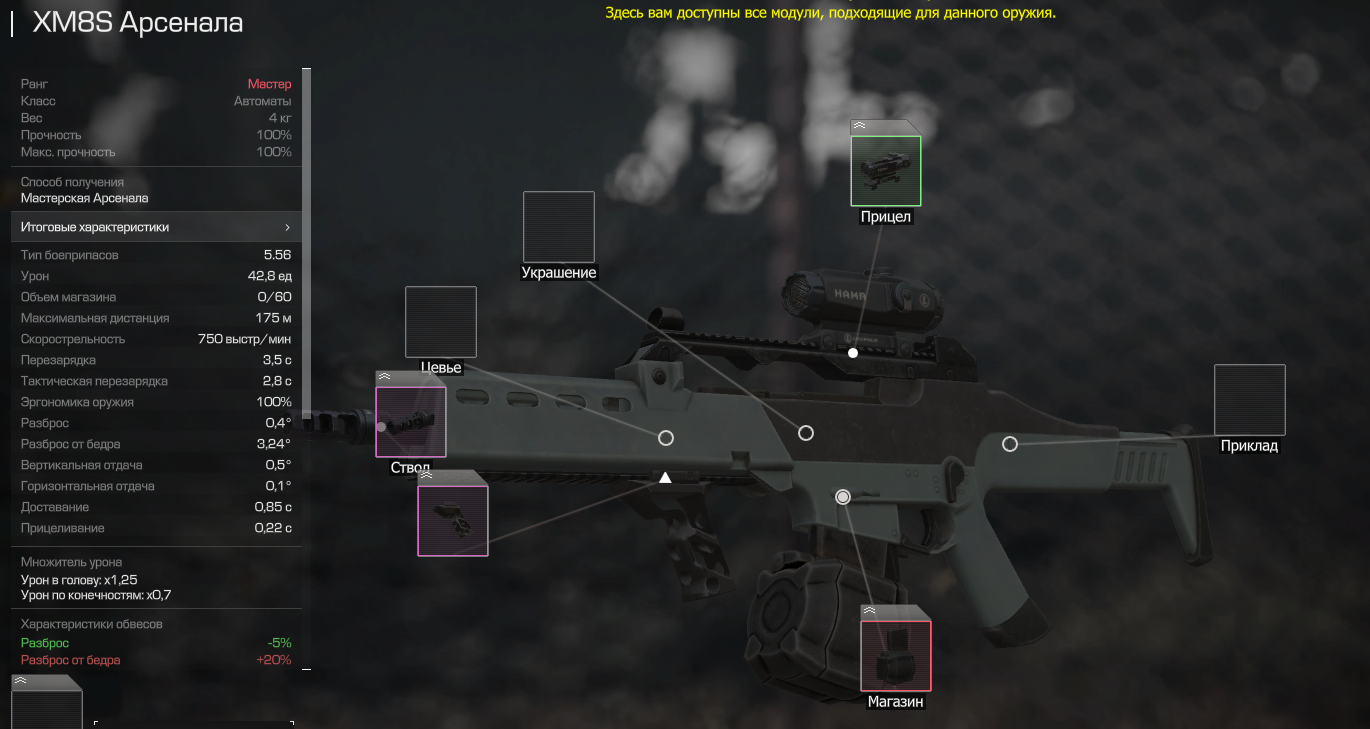The height and width of the screenshot is (729, 1370).
Task: Open the Магазин drum magazine slot
Action: 895,656
